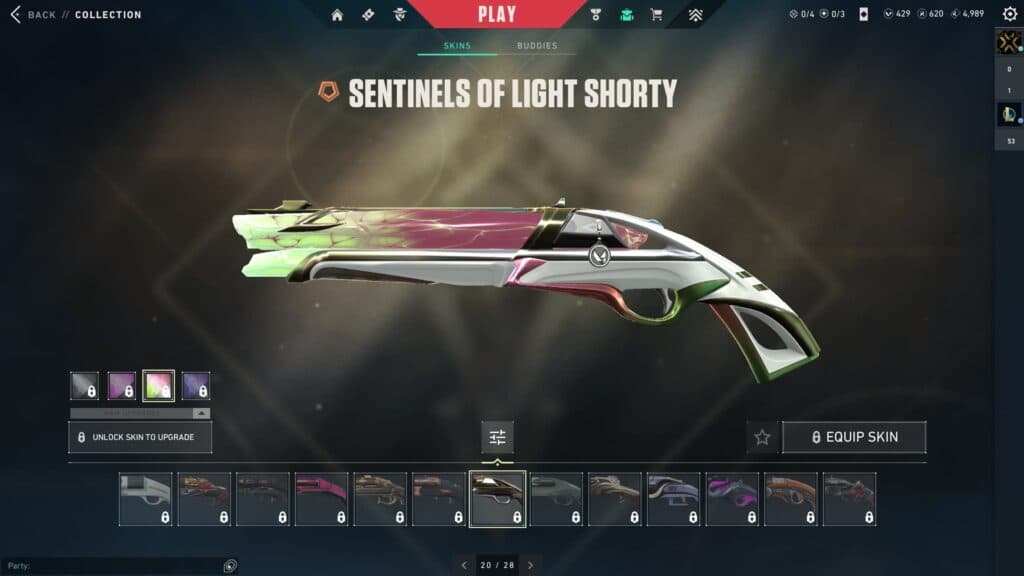Switch to the Buddies tab
This screenshot has width=1024, height=576.
537,46
